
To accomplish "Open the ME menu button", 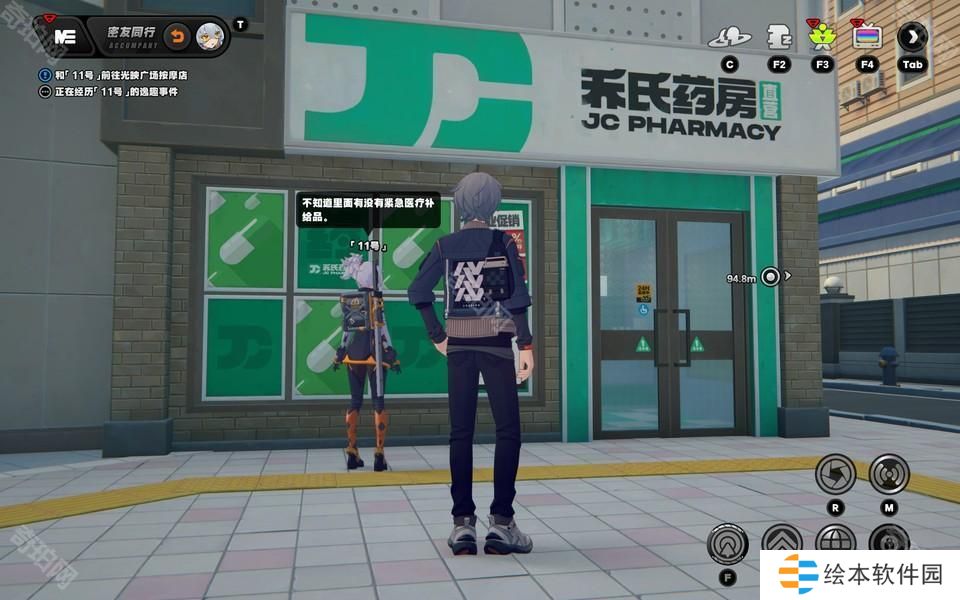I will coord(66,37).
